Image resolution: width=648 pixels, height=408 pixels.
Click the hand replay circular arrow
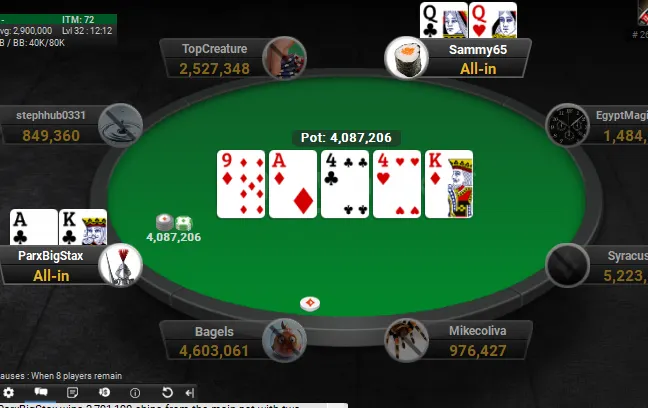click(x=167, y=392)
